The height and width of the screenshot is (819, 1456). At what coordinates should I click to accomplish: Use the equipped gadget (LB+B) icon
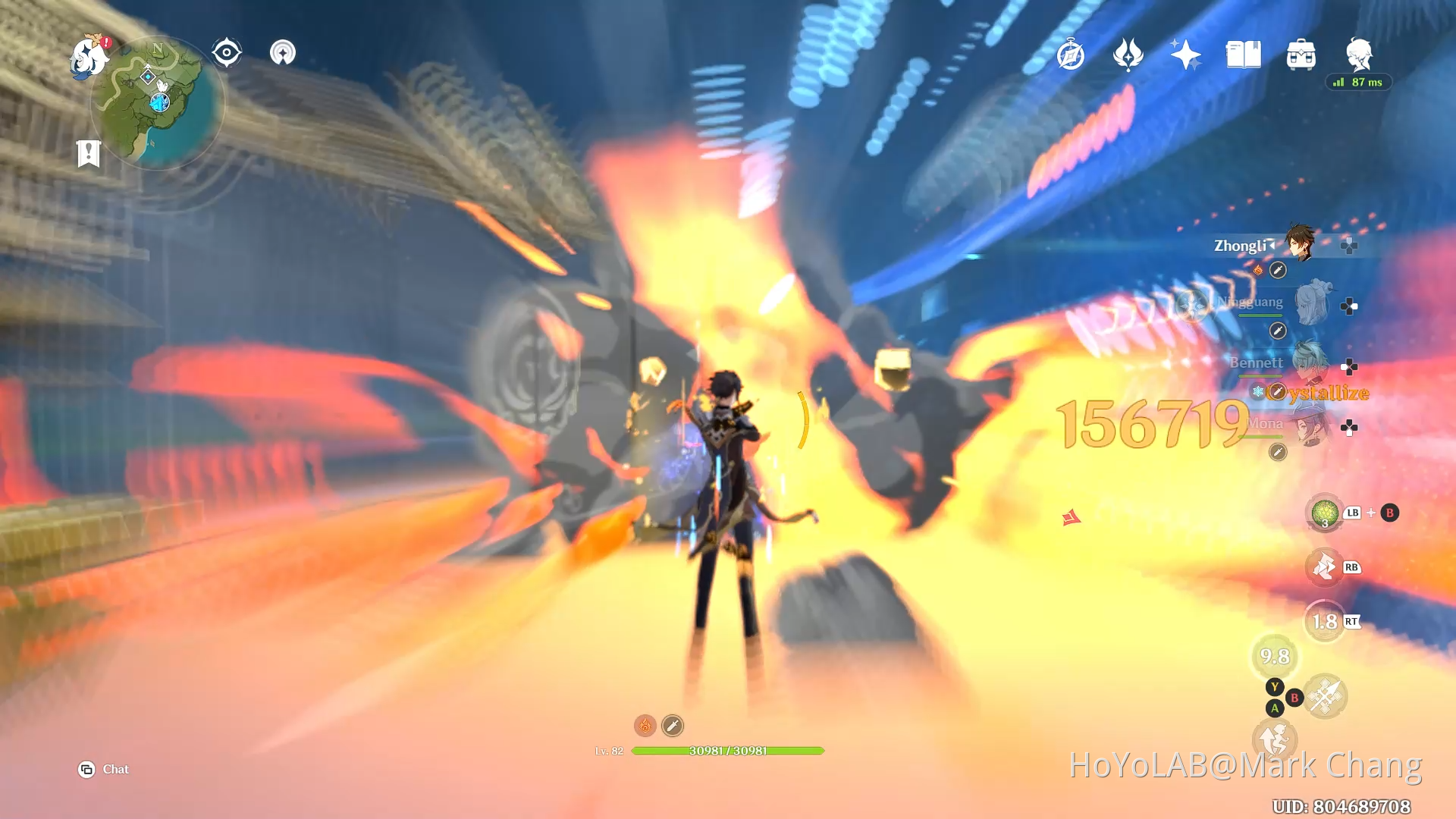click(x=1325, y=513)
